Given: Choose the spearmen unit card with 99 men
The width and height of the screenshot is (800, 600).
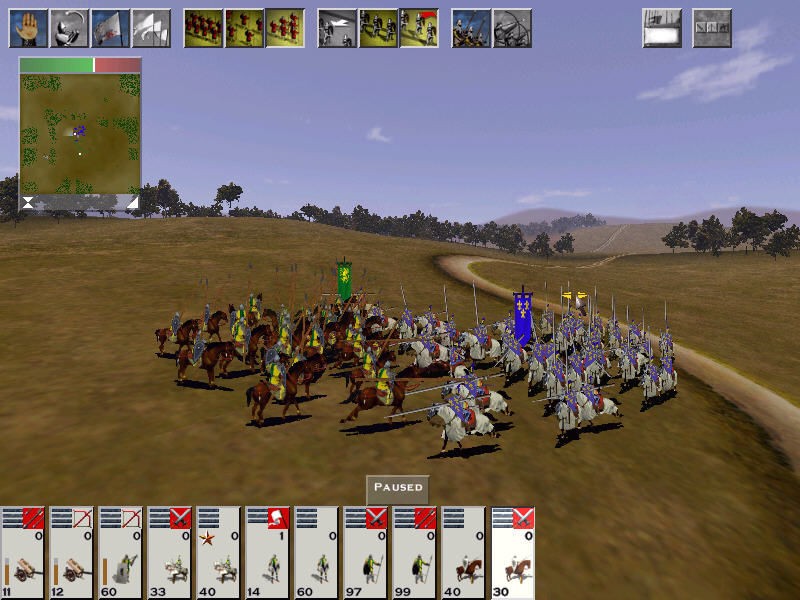Looking at the screenshot, I should [x=415, y=552].
